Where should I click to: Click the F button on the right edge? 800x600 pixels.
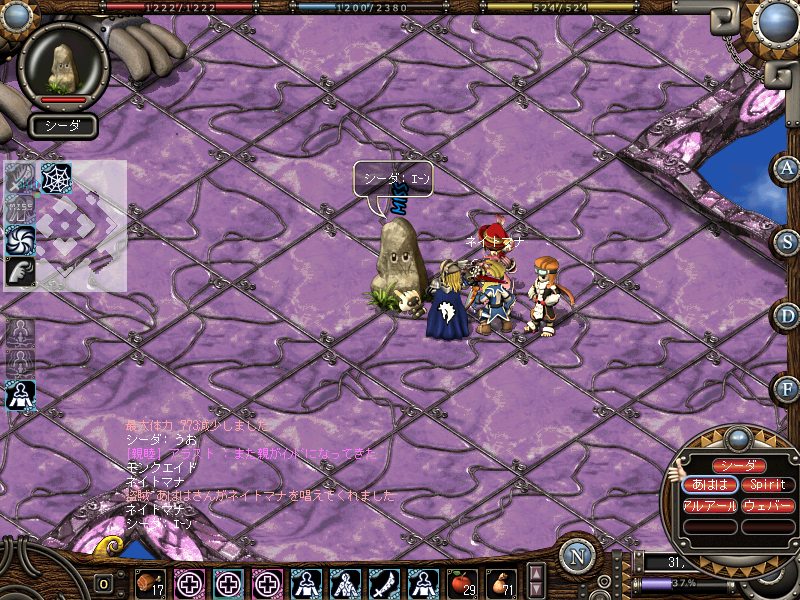click(x=787, y=388)
